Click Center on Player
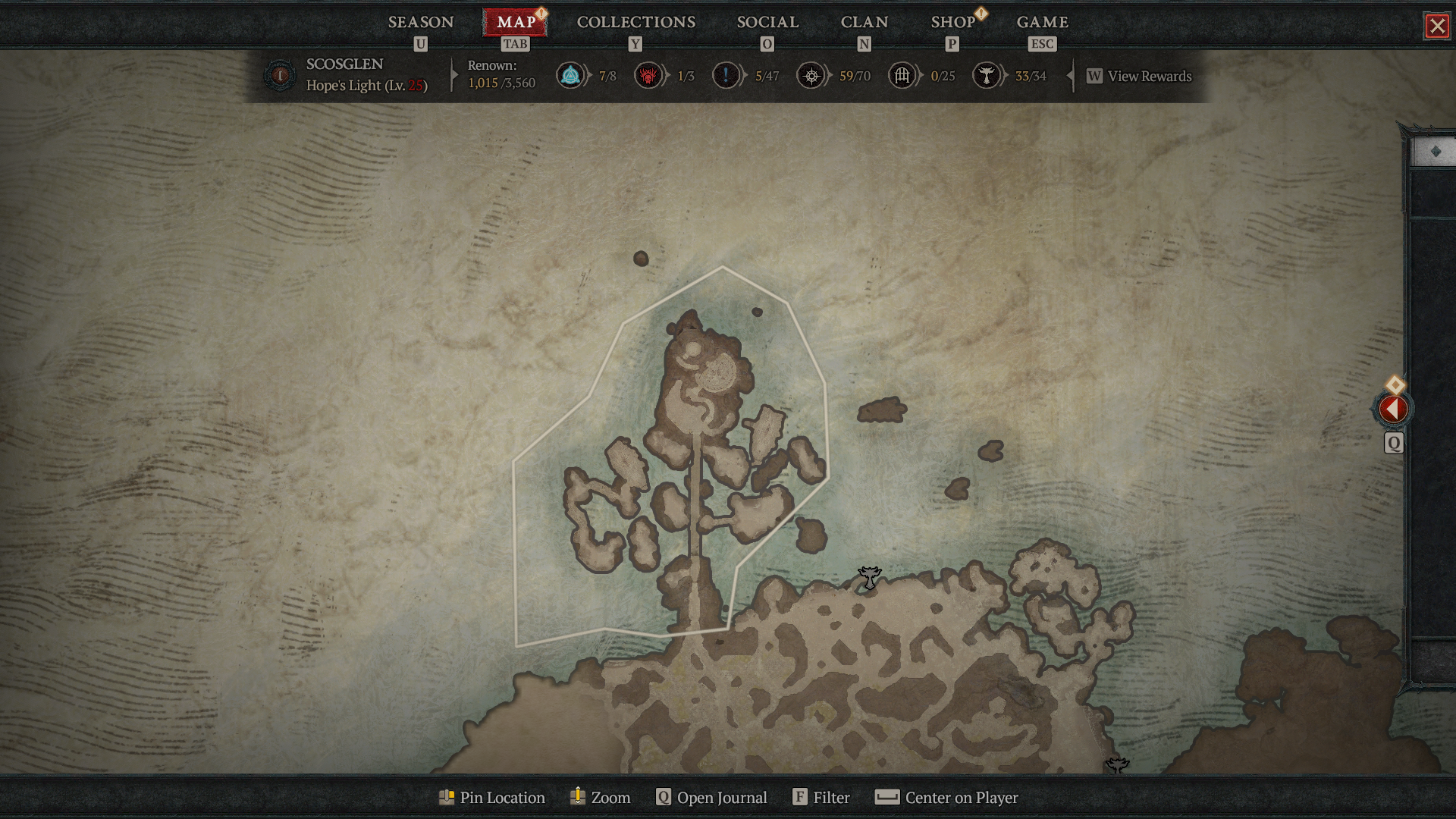1456x819 pixels. coord(946,798)
